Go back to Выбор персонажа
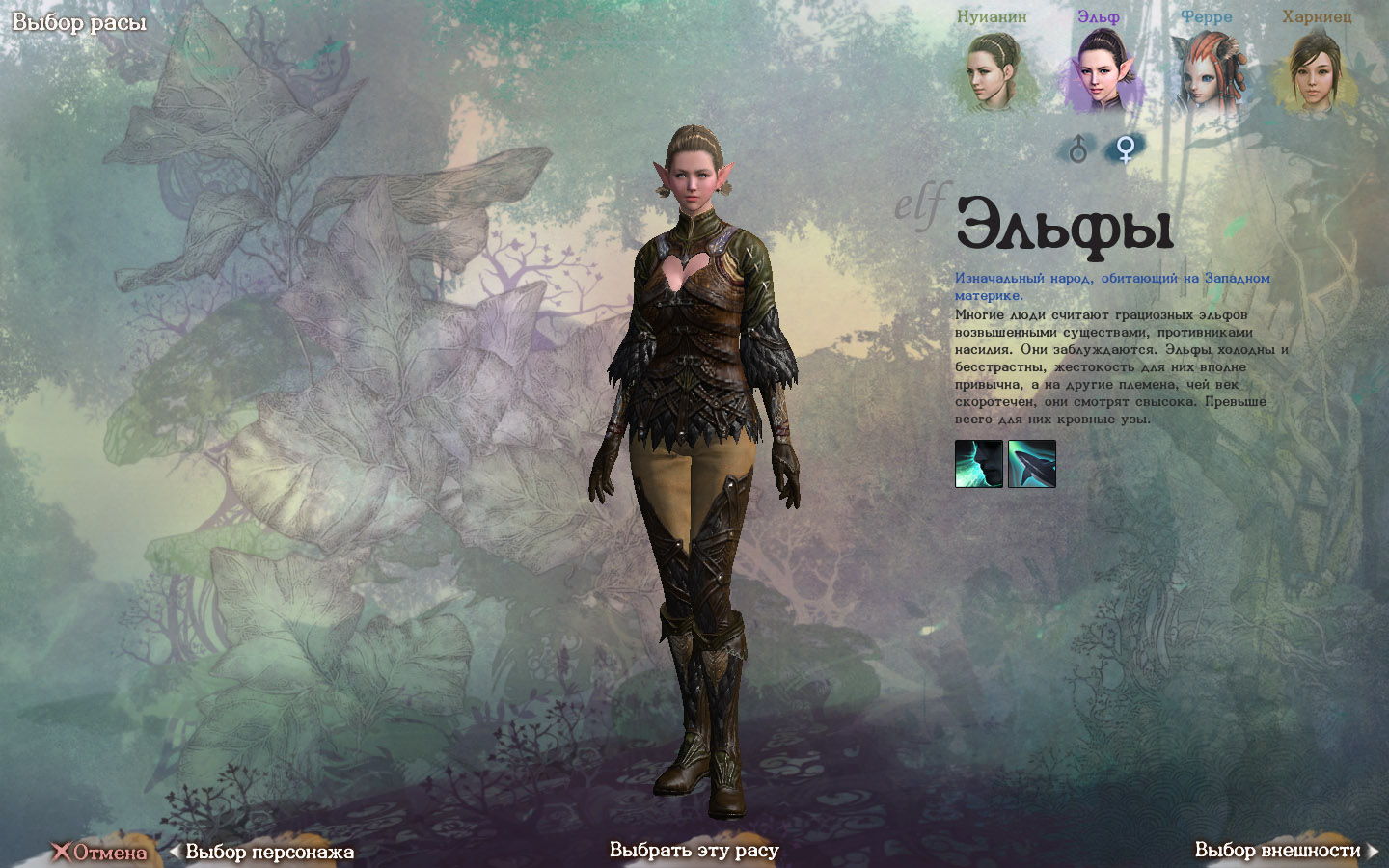 [x=263, y=852]
